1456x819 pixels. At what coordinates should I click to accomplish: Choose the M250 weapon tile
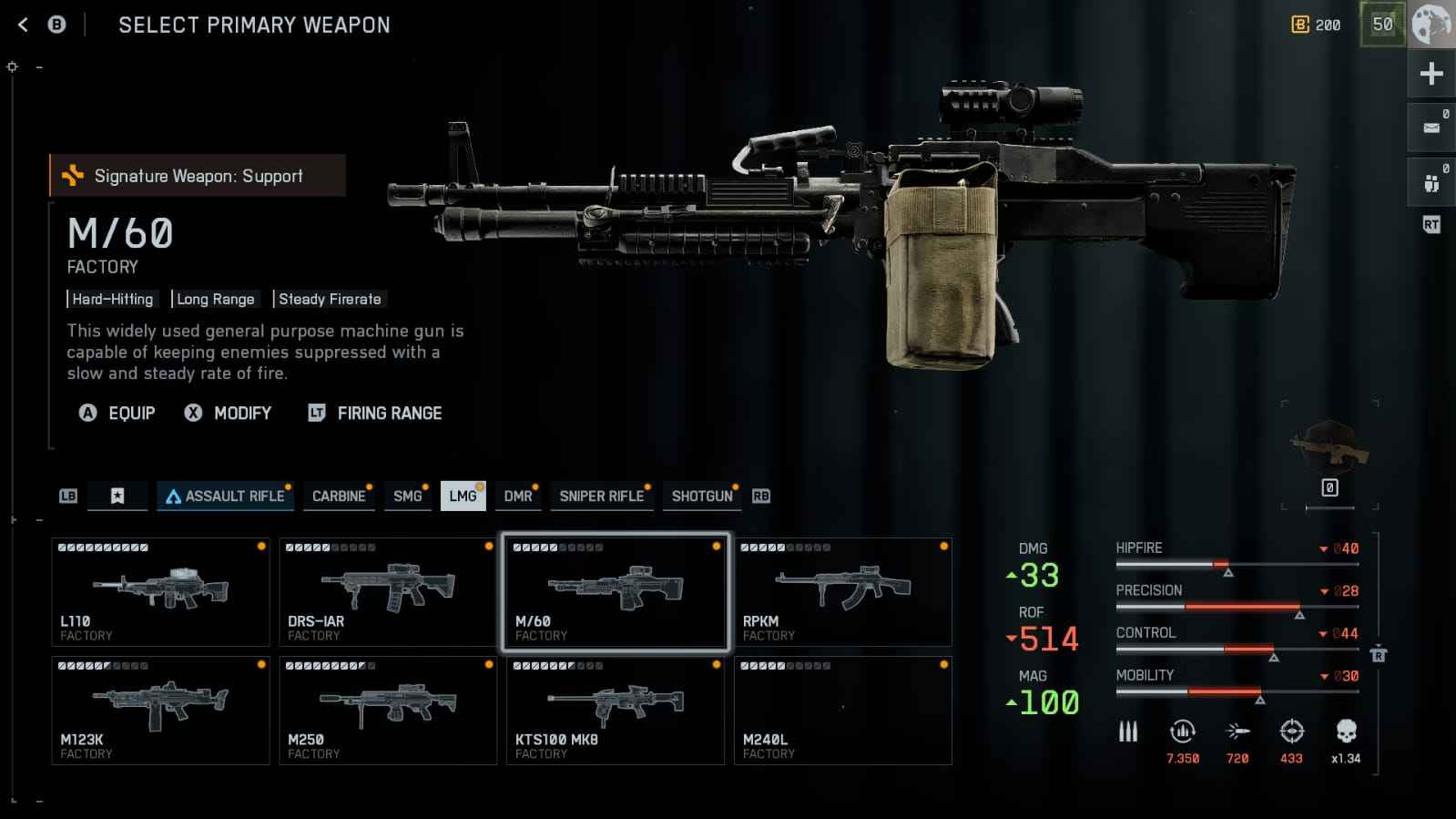(x=388, y=711)
